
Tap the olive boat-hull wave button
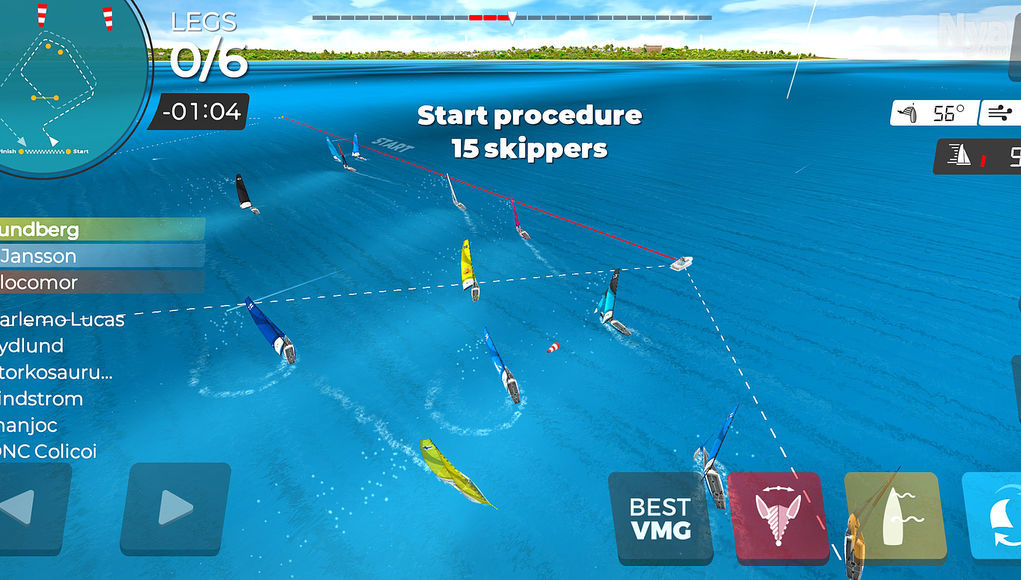[x=893, y=516]
